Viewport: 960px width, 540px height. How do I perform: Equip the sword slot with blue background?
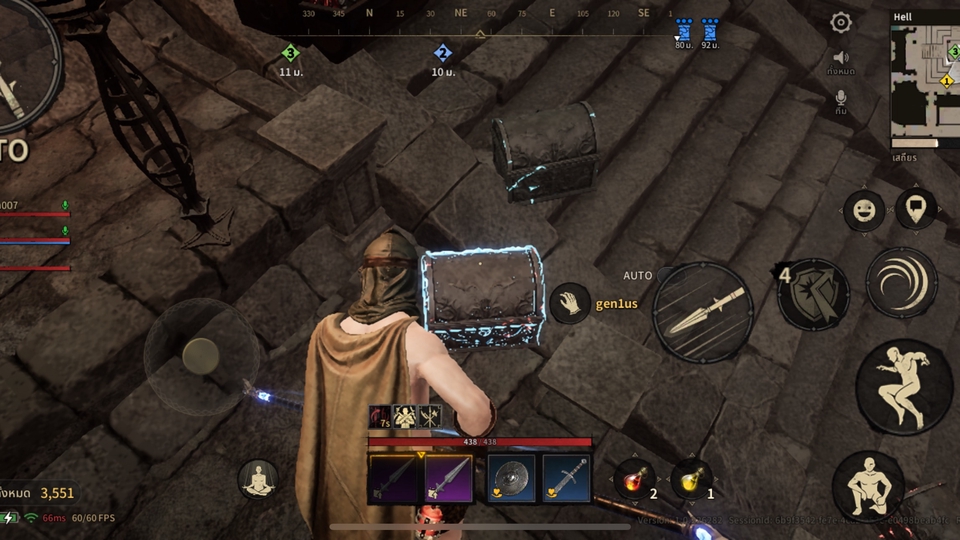coord(566,479)
